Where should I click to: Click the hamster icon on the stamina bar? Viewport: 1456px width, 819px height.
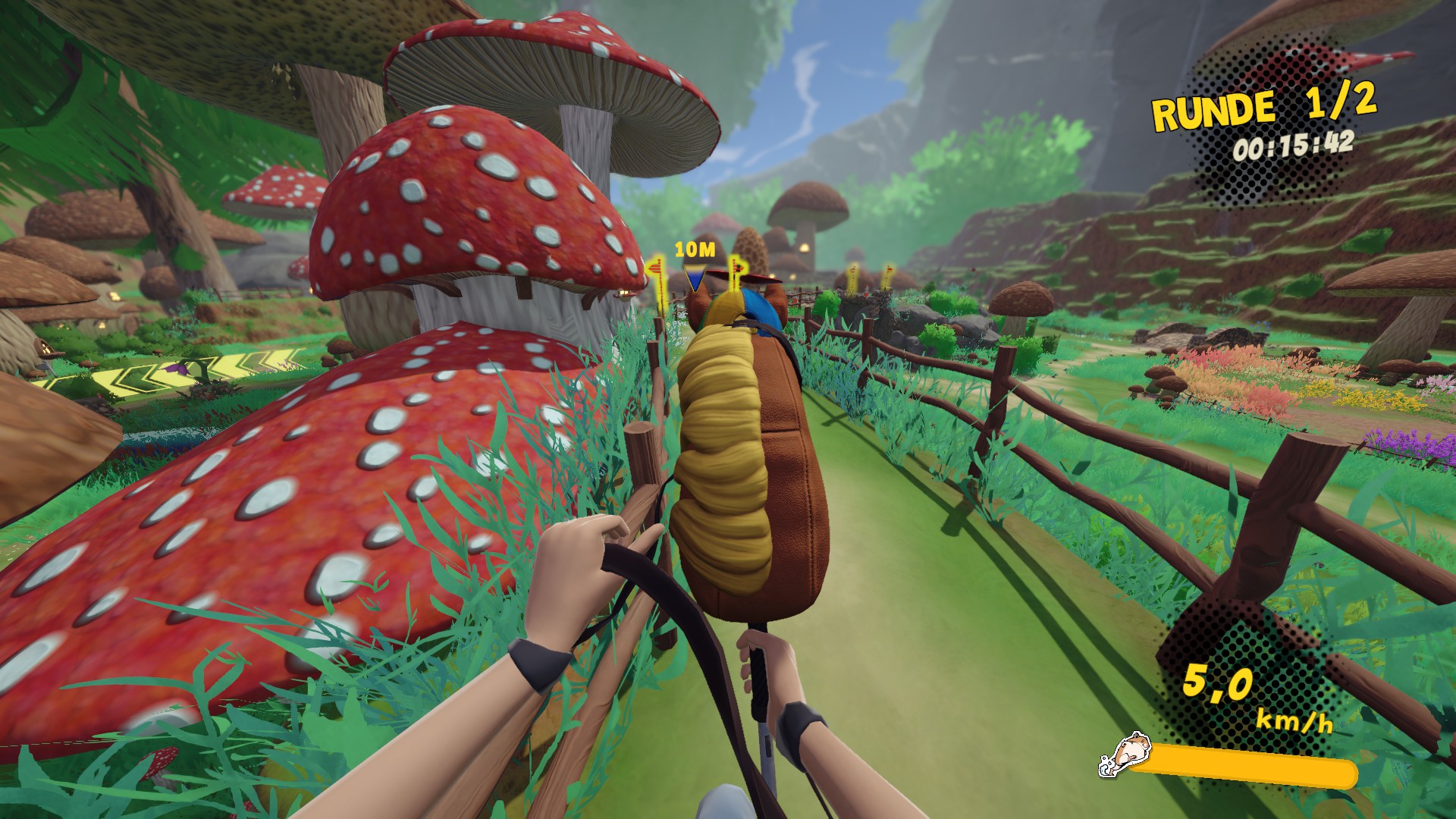click(1122, 756)
